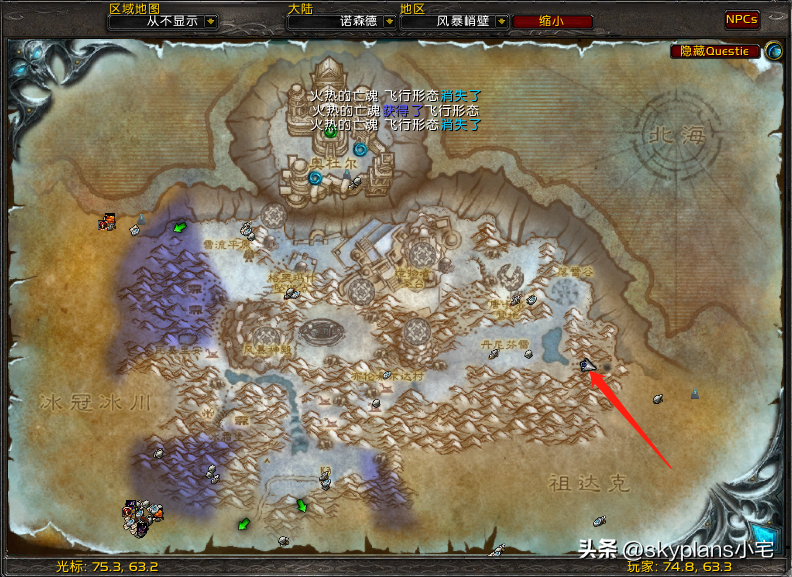Open the NPCs button

coord(742,19)
